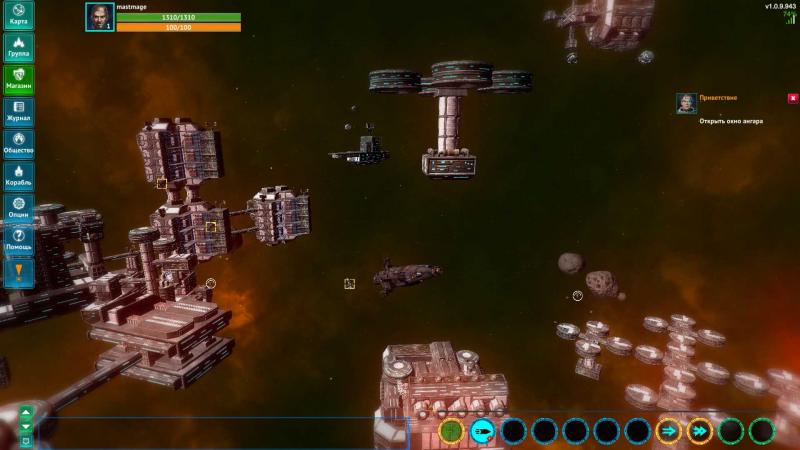Select the yellow target marker beside the ship
Screen dimensions: 800x450
pyautogui.click(x=350, y=284)
